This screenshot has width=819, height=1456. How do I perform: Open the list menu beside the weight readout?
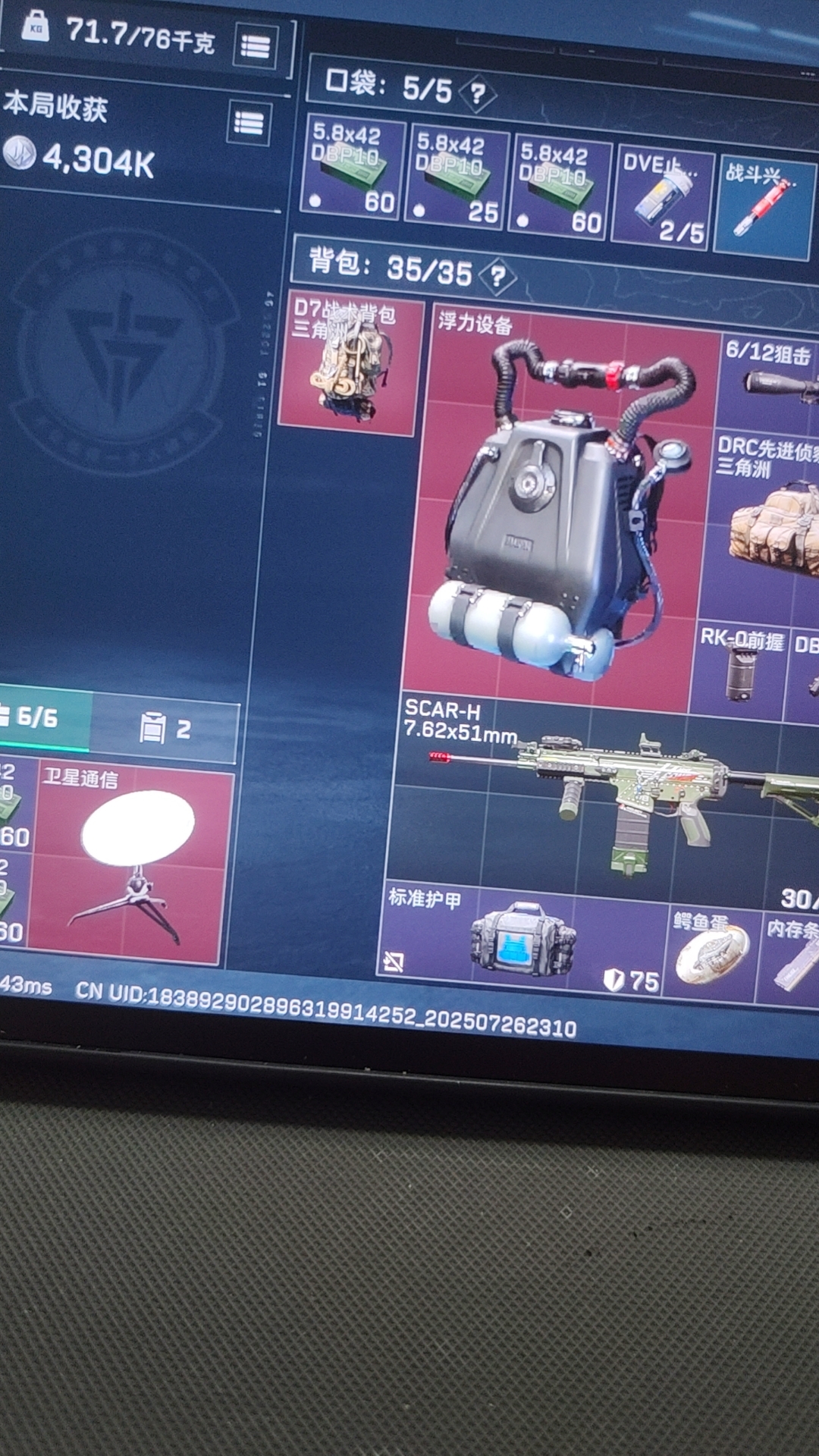[255, 46]
